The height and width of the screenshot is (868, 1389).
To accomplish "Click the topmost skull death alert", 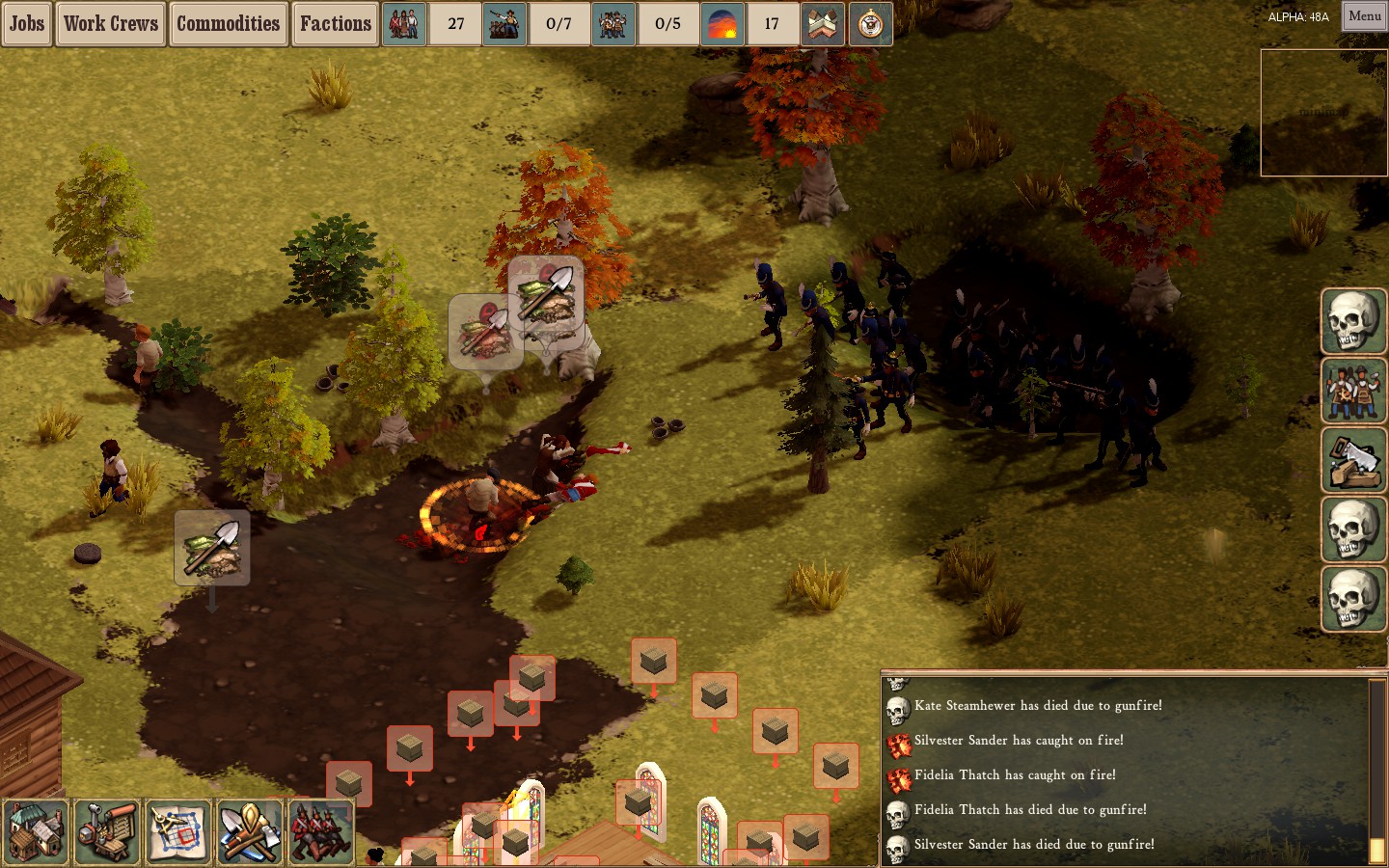I will 1353,322.
